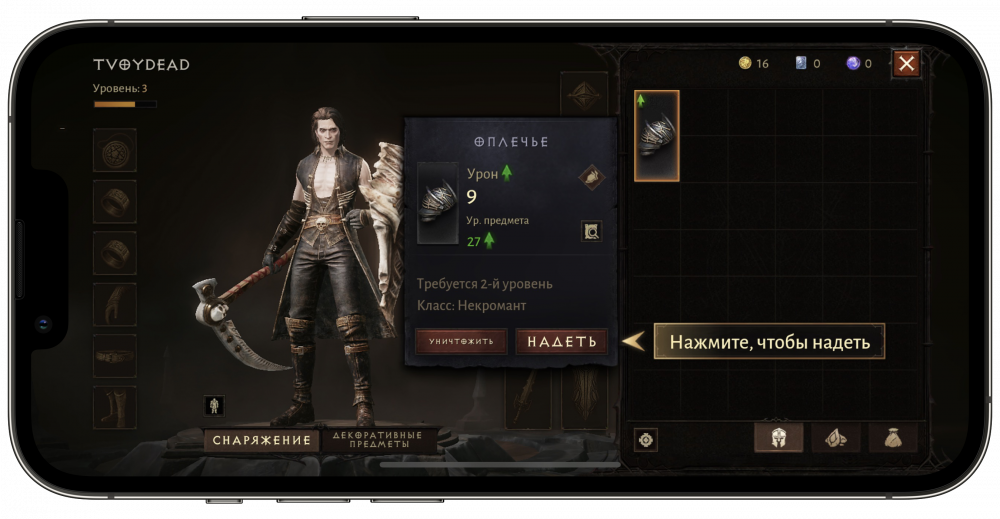The height and width of the screenshot is (519, 1000).
Task: Select the shoulder armor in the inventory grid
Action: (657, 136)
